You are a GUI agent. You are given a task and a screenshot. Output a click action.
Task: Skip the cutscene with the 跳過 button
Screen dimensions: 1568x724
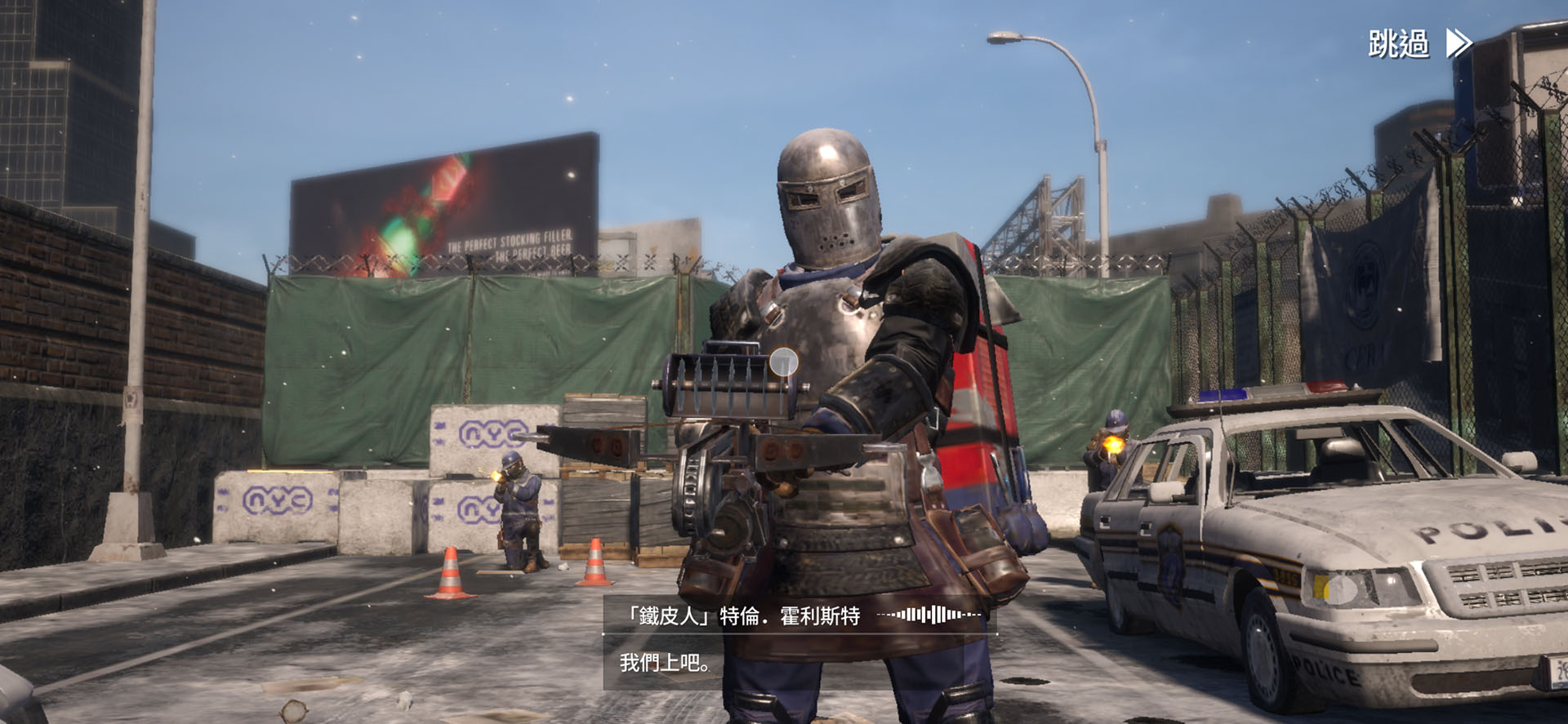click(1419, 43)
